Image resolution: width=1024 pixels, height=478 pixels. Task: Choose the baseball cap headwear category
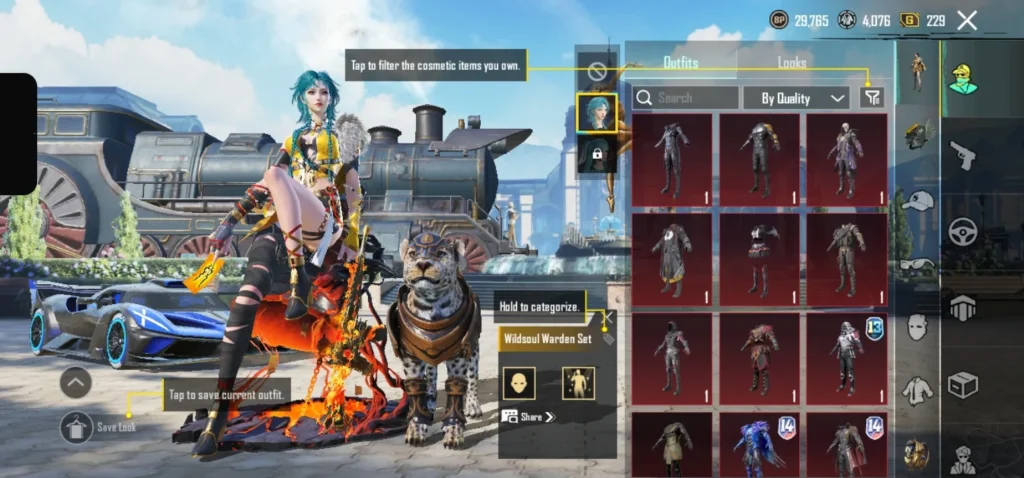click(917, 201)
